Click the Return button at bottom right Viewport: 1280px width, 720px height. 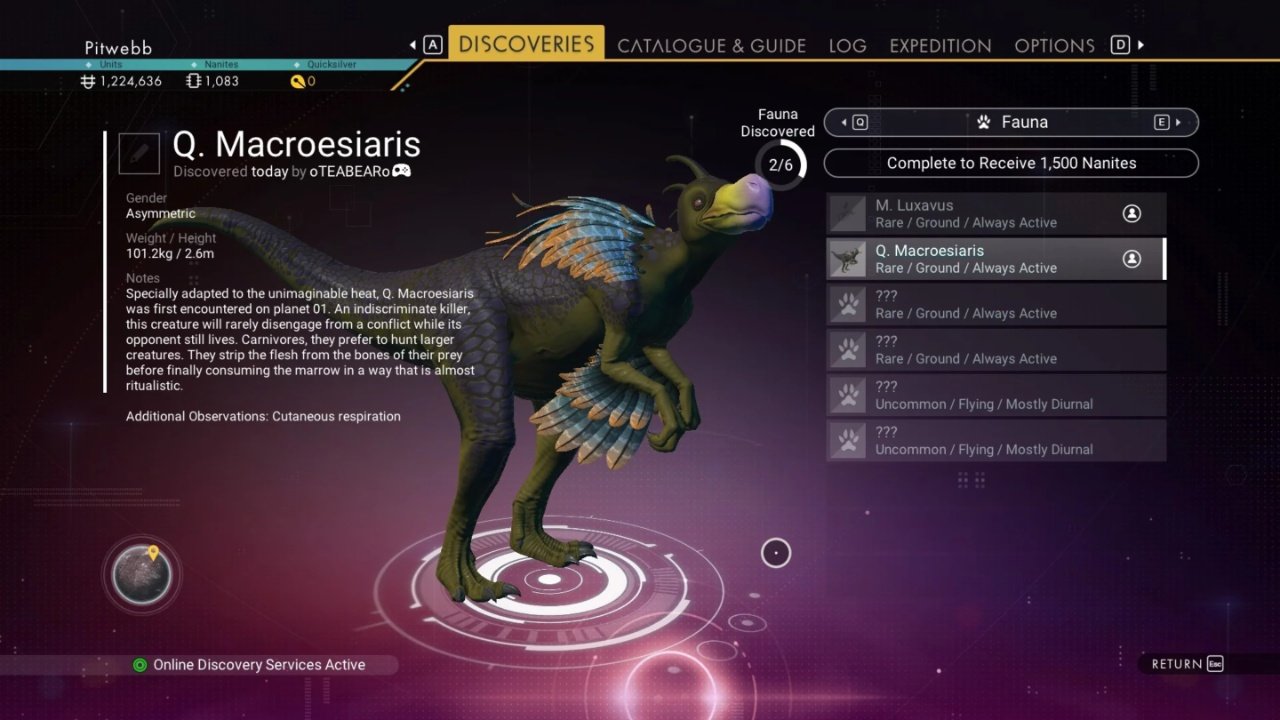(1184, 663)
